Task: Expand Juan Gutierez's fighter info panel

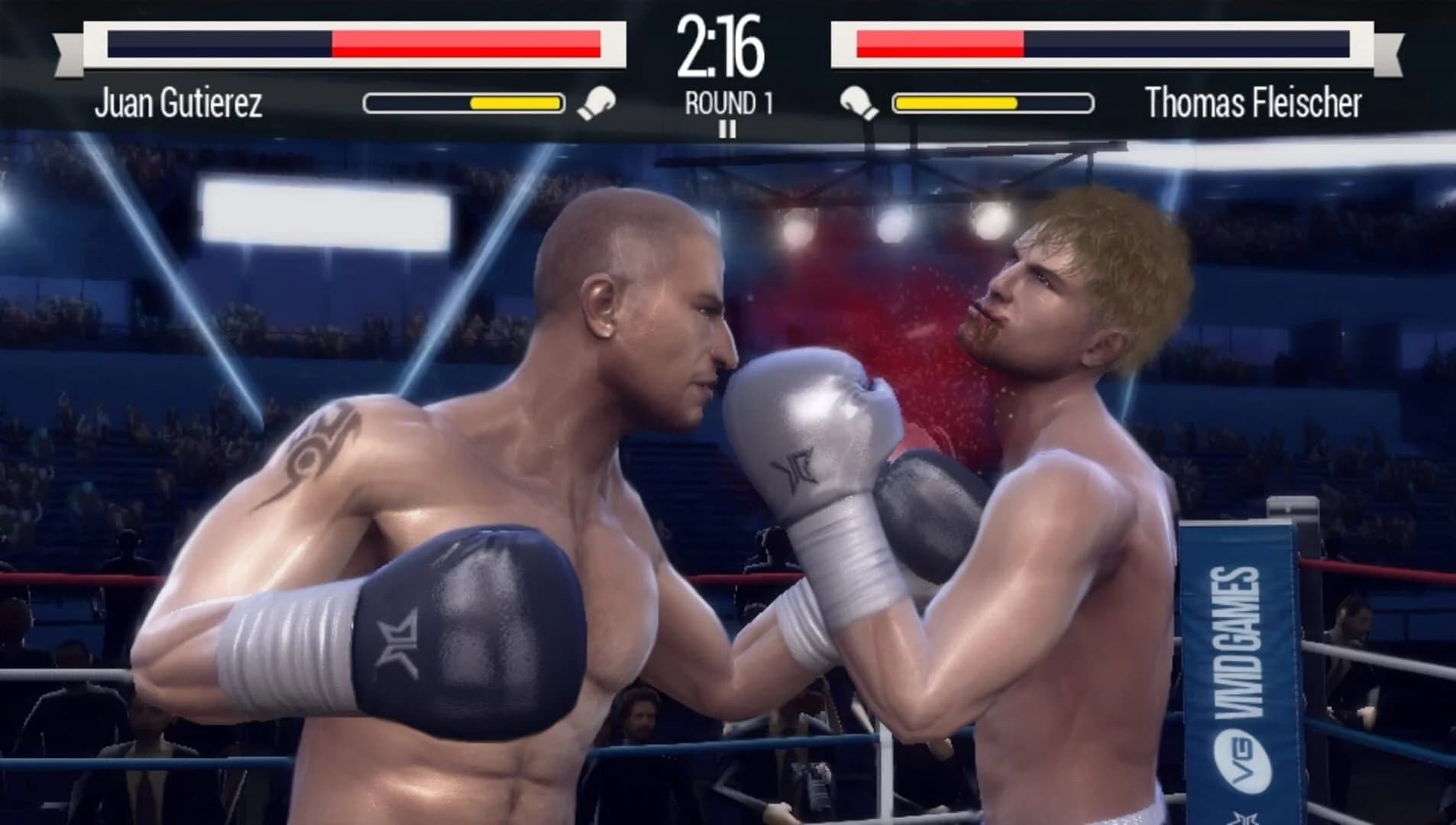Action: (180, 103)
